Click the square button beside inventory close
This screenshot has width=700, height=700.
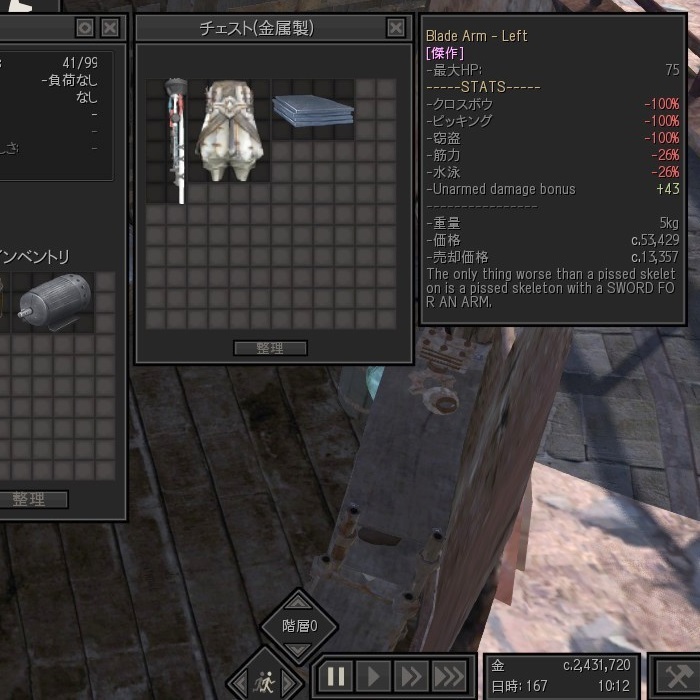click(x=85, y=28)
